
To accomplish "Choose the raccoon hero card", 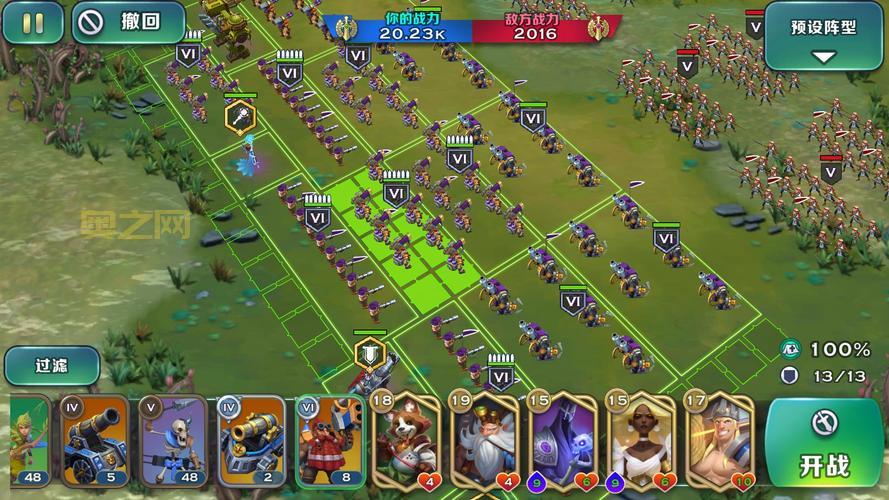I will (x=407, y=438).
